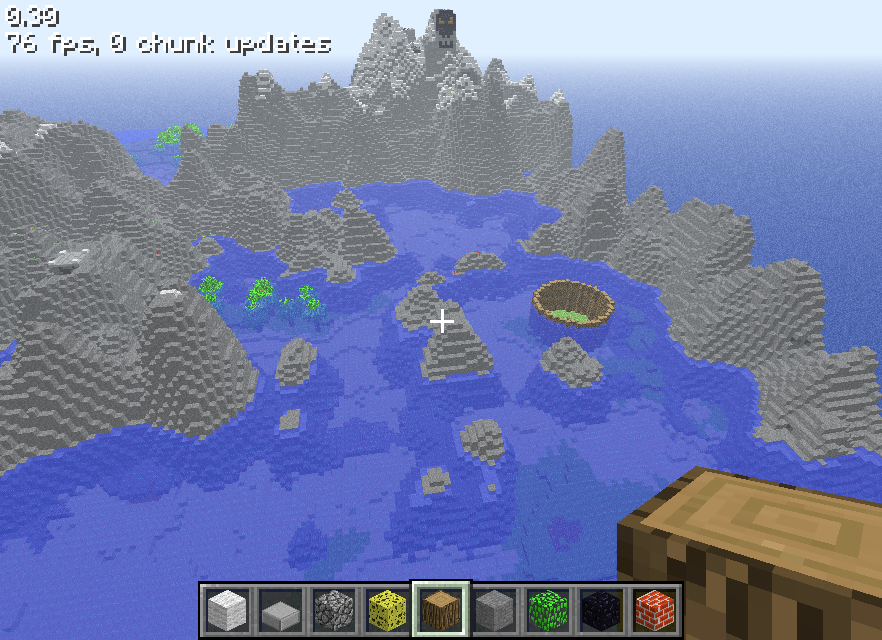Select the cobblestone block slot

point(333,609)
